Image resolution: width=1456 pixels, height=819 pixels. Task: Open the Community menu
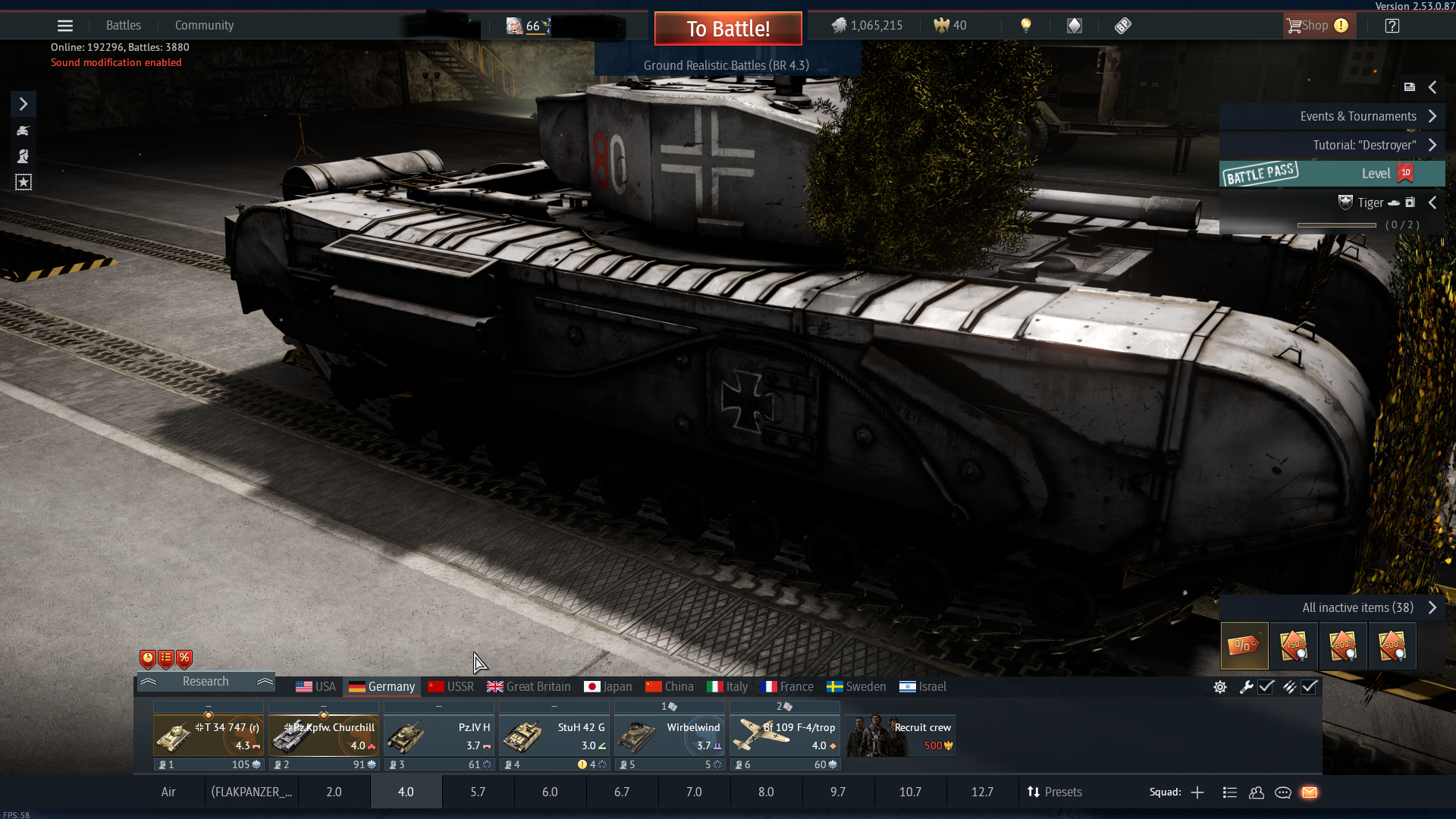(204, 25)
